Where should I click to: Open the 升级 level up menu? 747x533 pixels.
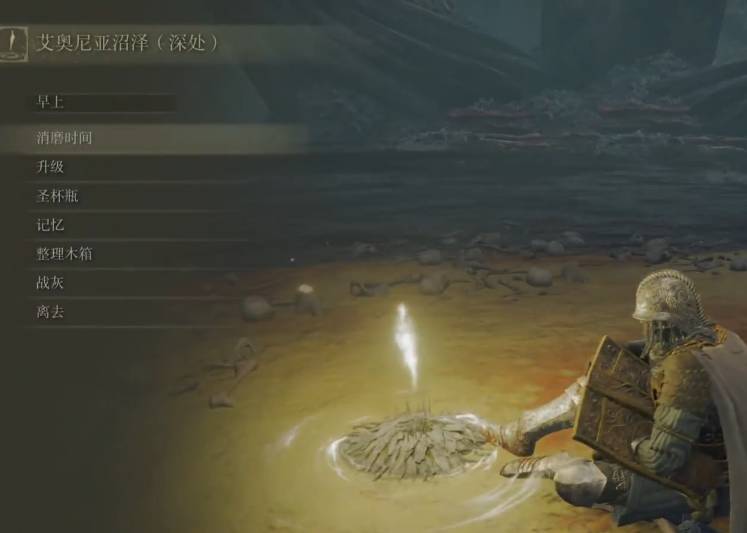(50, 167)
